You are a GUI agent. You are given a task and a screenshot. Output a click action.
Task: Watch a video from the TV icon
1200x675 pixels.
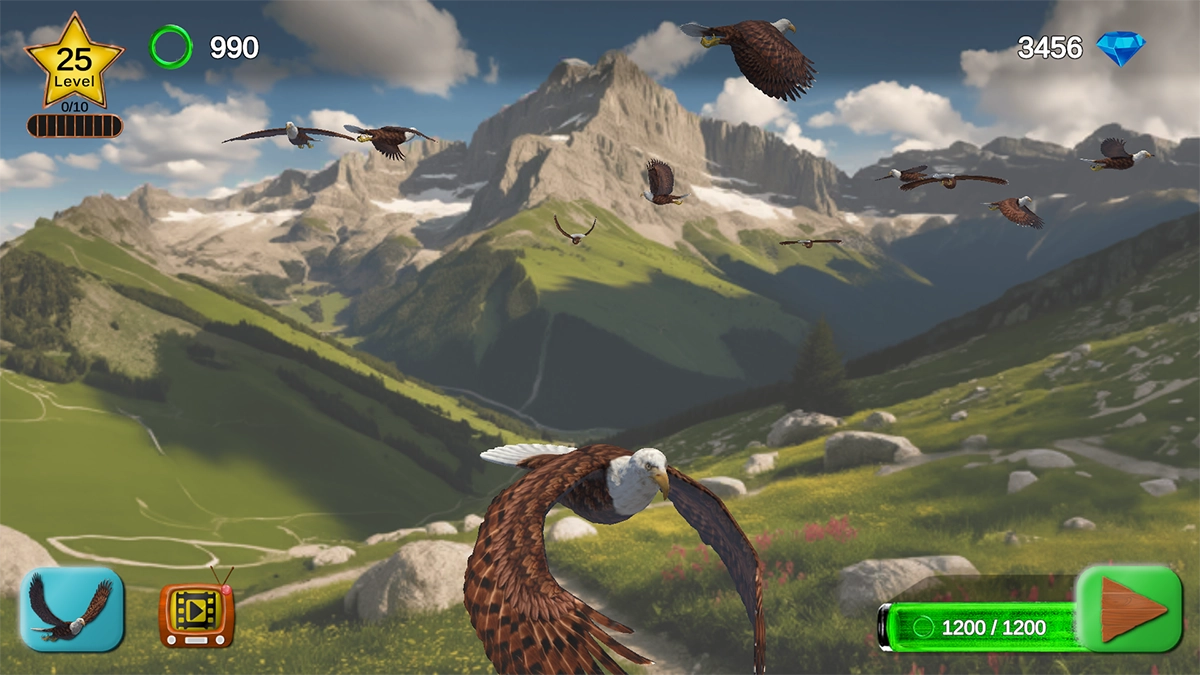(x=197, y=611)
